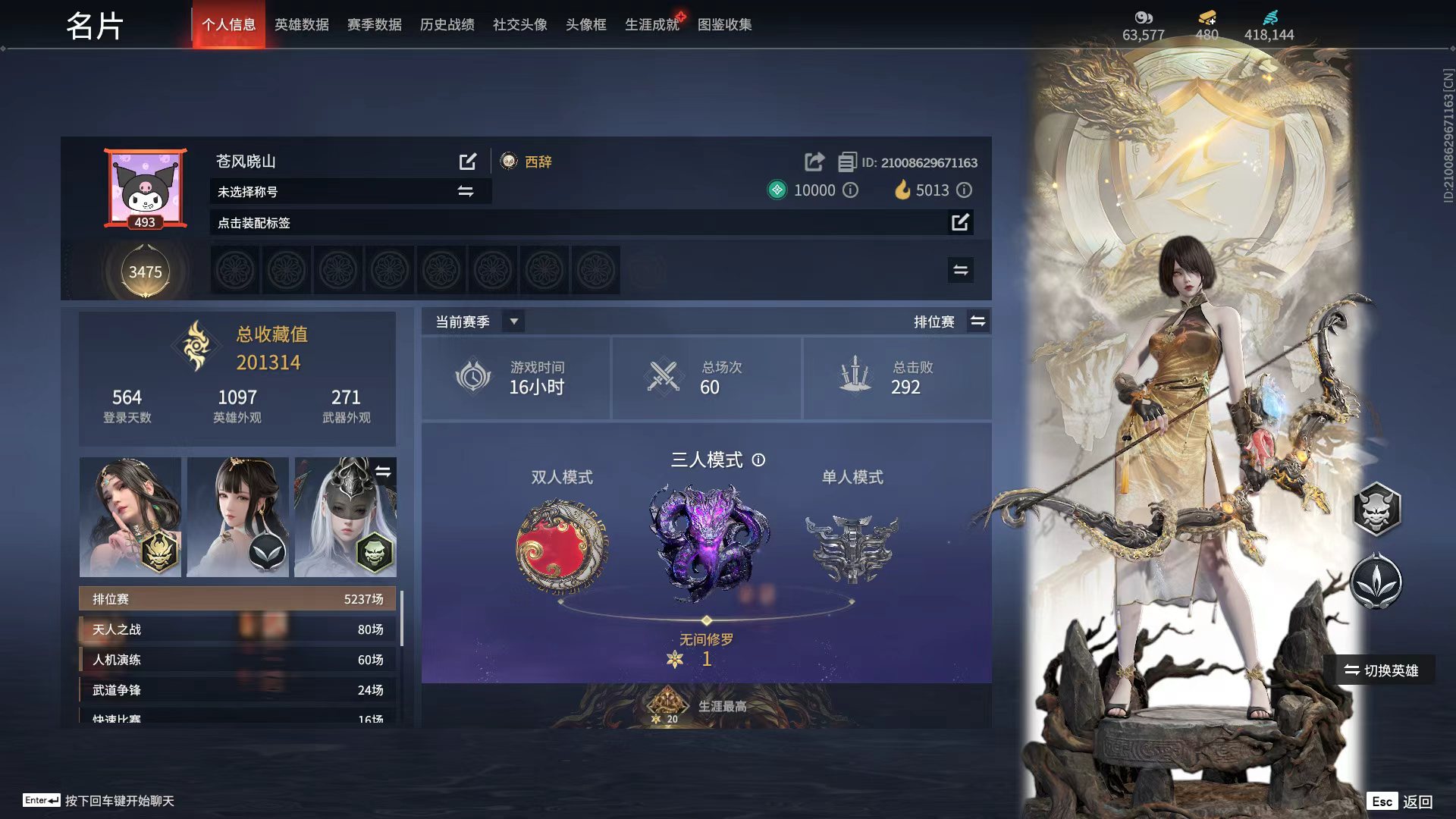Open the 赛季数据 tab
The width and height of the screenshot is (1456, 819).
point(374,25)
